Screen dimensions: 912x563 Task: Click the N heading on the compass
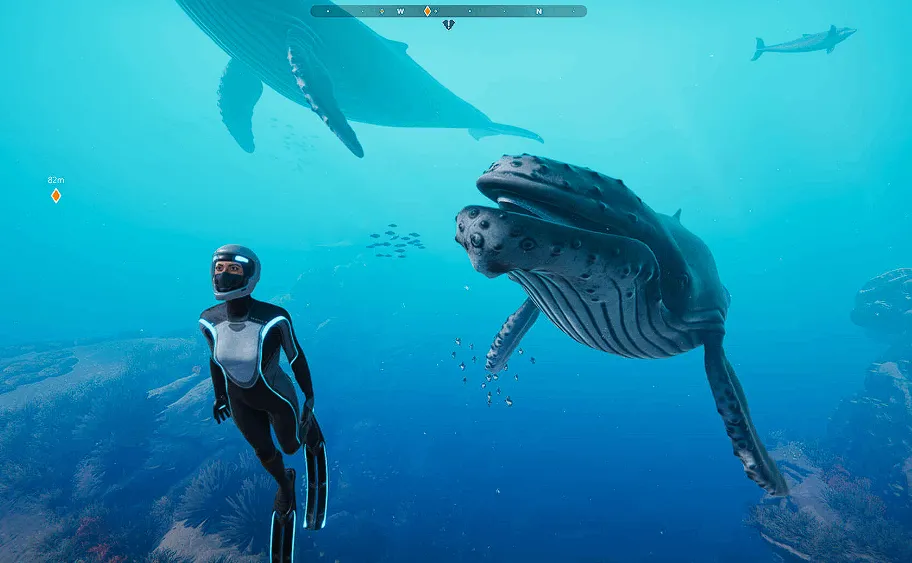tap(538, 11)
